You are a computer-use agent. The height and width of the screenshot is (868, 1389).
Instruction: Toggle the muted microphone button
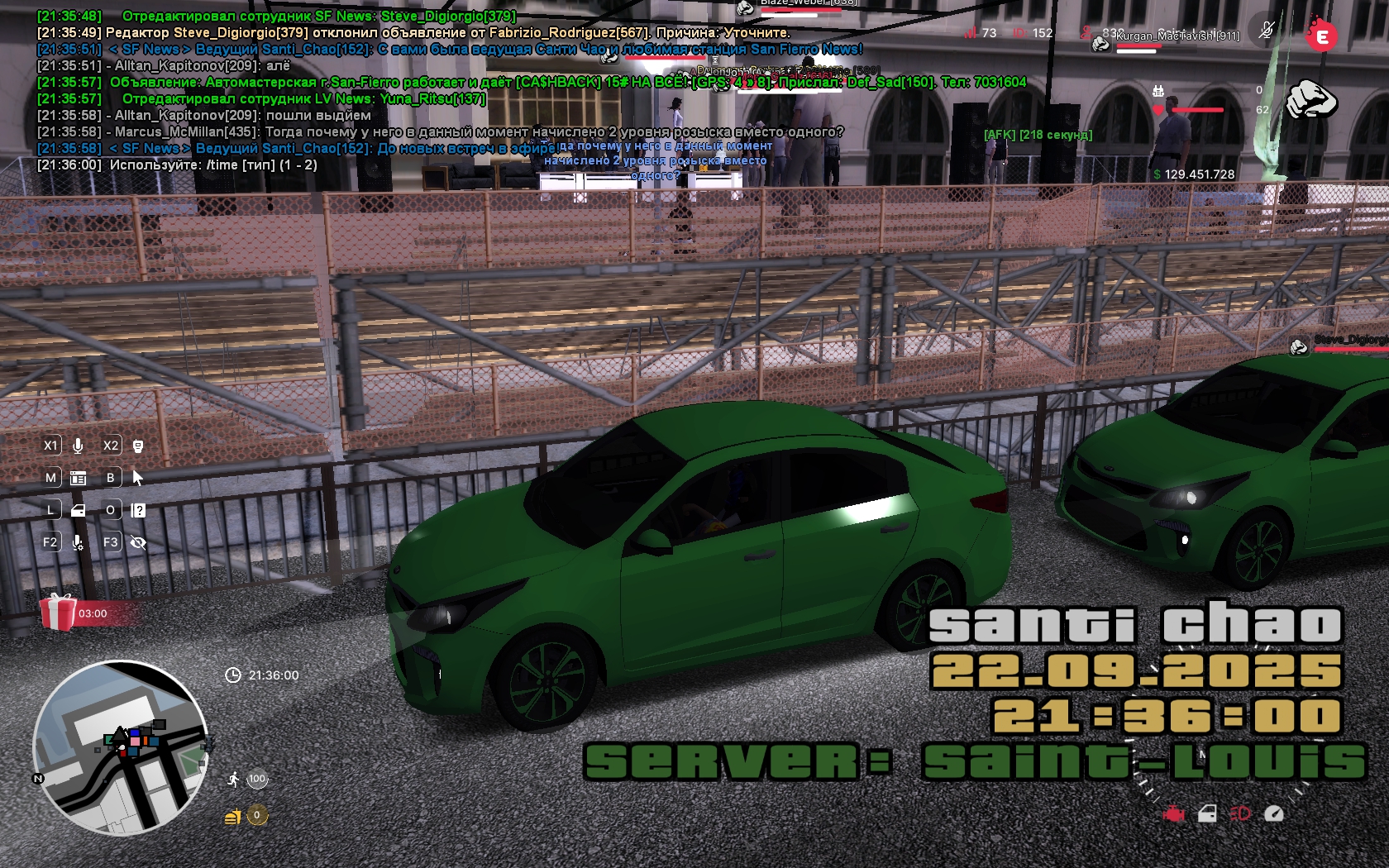pos(1266,31)
